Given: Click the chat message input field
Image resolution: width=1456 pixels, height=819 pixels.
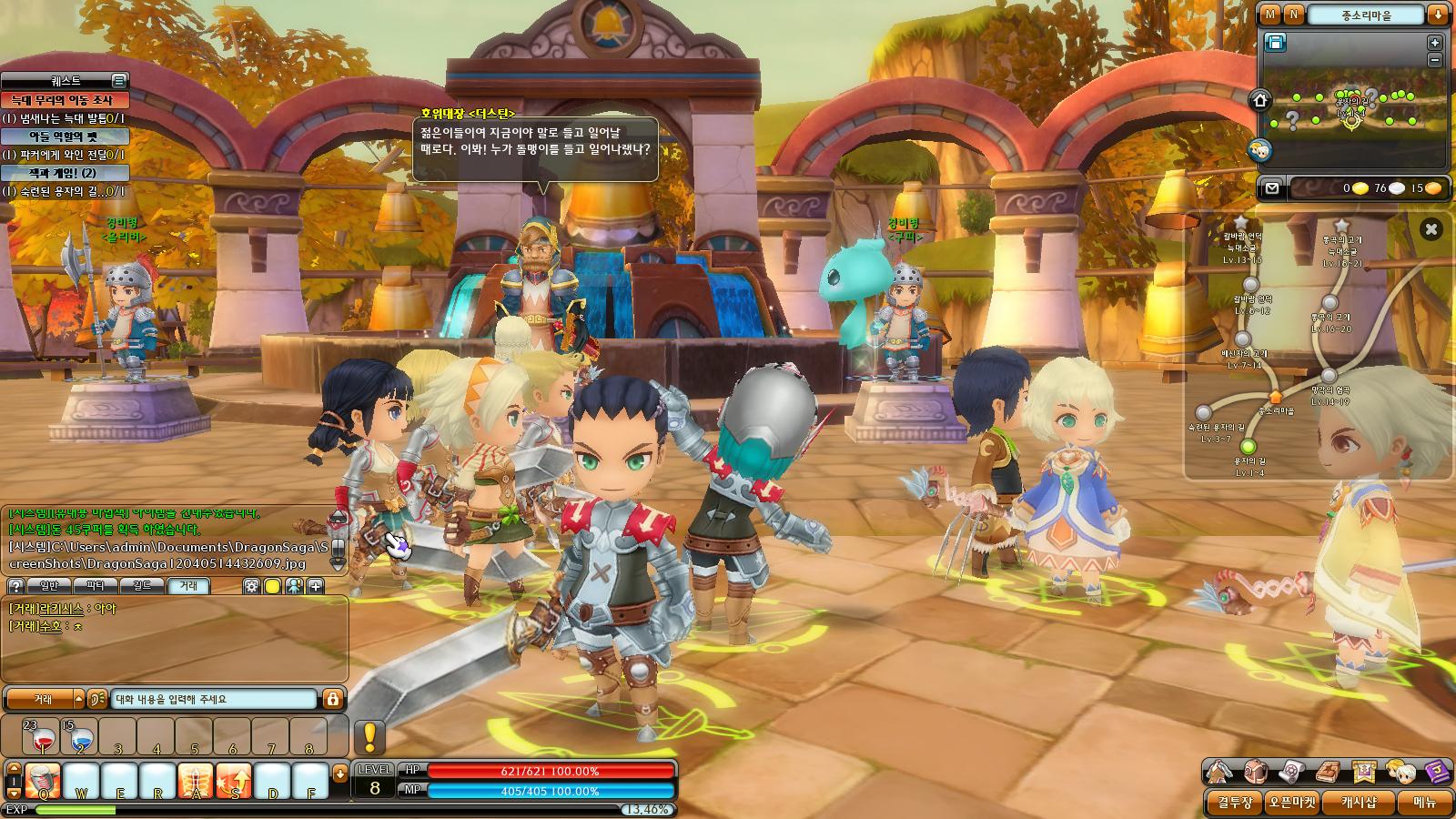Looking at the screenshot, I should pos(214,699).
